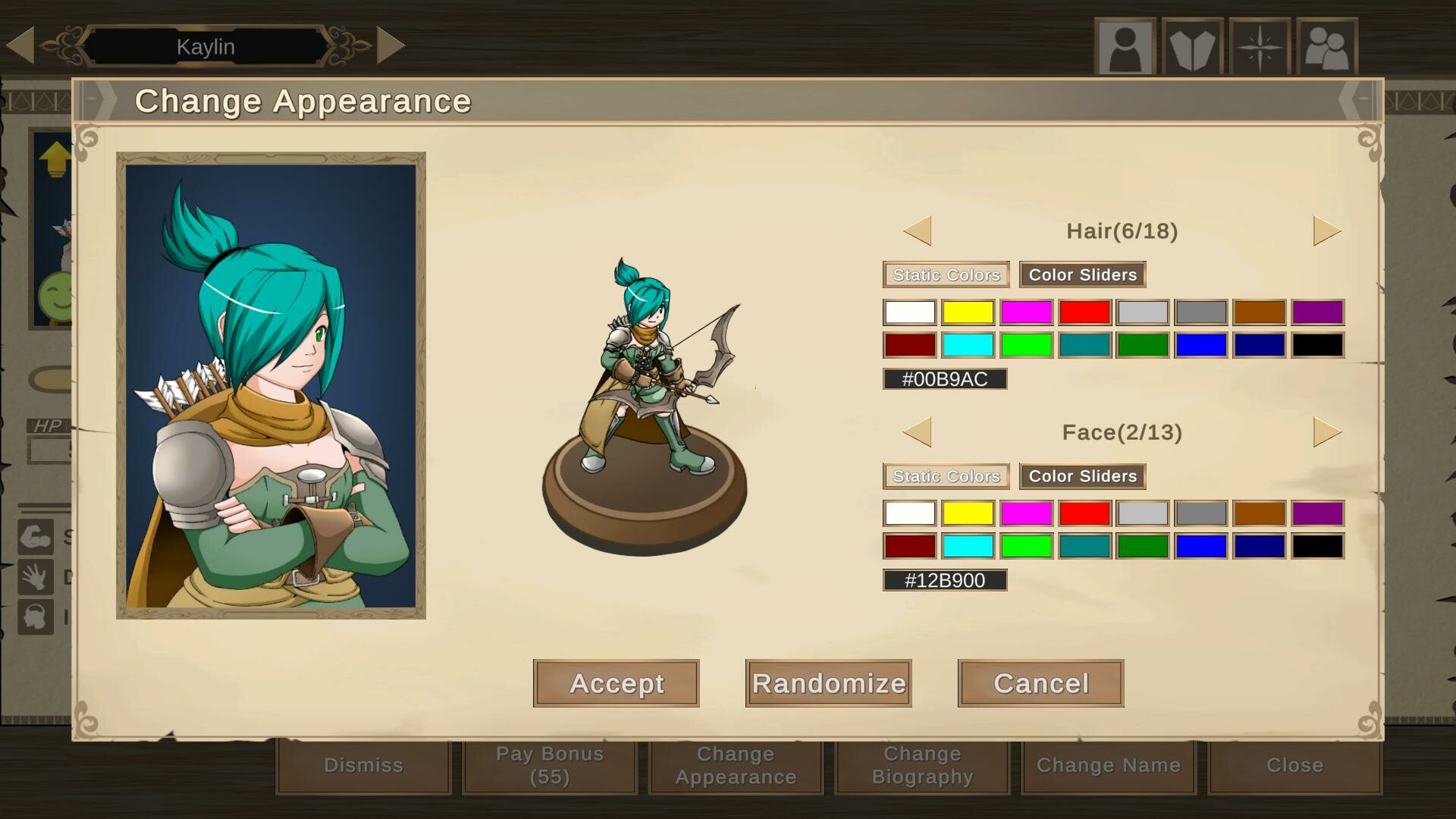Switch Face to Color Sliders mode
This screenshot has width=1456, height=819.
coord(1082,475)
